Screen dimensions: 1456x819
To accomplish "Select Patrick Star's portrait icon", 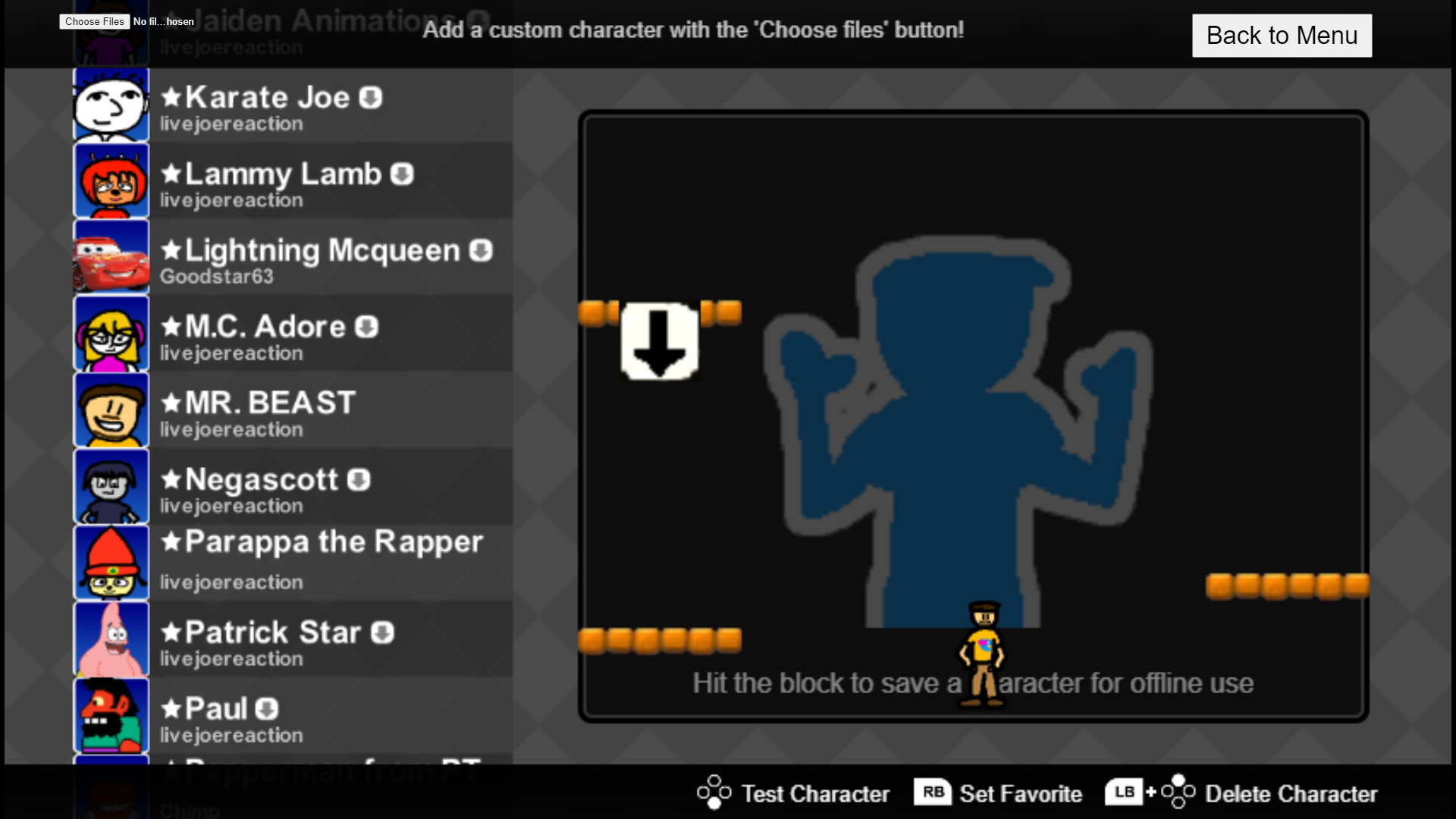I will 111,639.
